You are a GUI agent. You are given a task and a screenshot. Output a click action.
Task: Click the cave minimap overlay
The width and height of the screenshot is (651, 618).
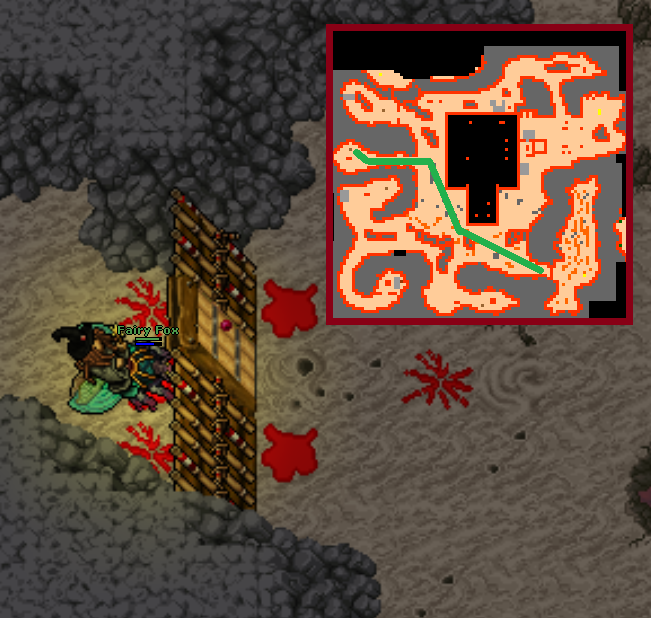pyautogui.click(x=479, y=175)
